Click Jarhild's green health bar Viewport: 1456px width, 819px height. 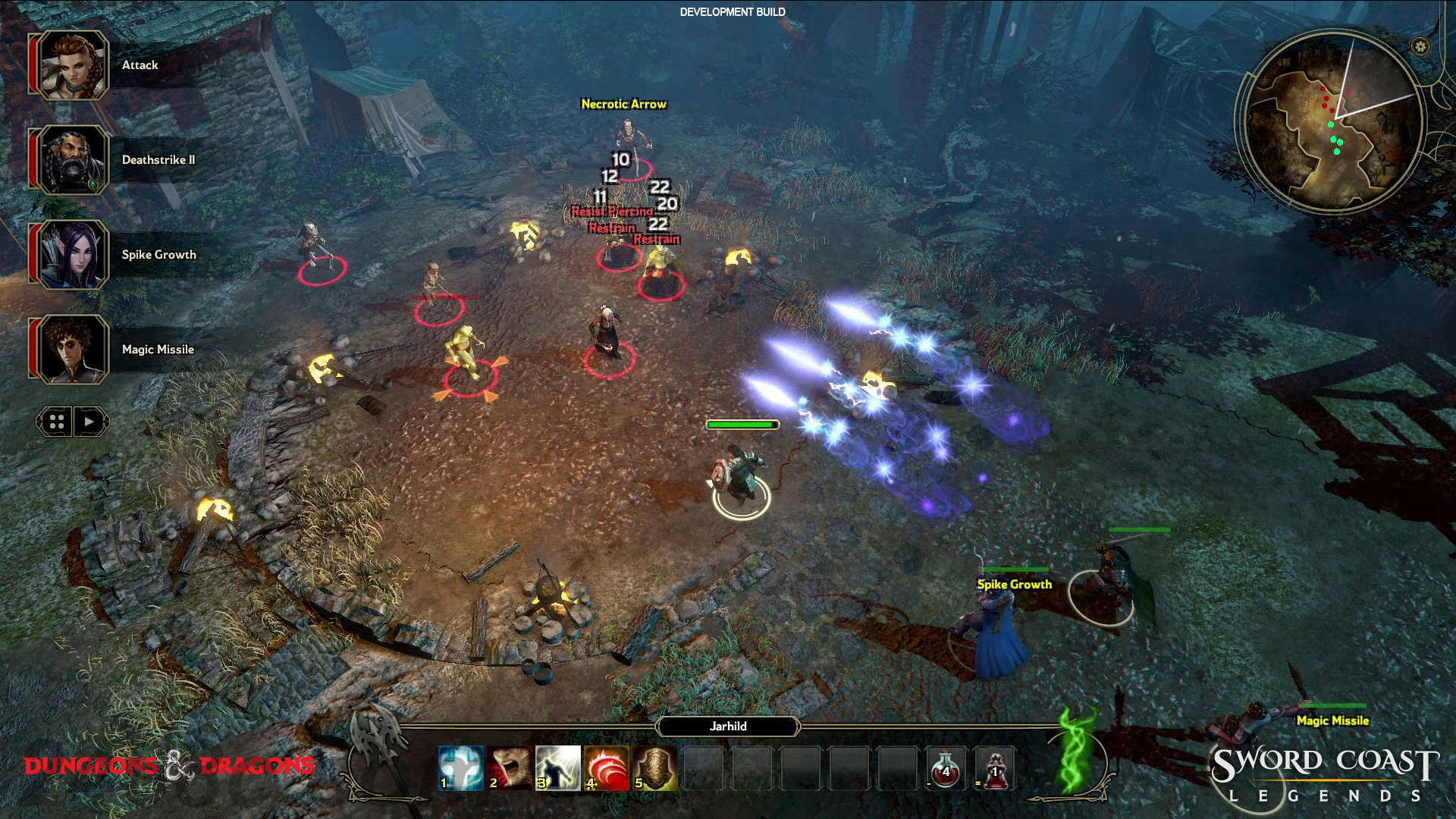coord(742,425)
